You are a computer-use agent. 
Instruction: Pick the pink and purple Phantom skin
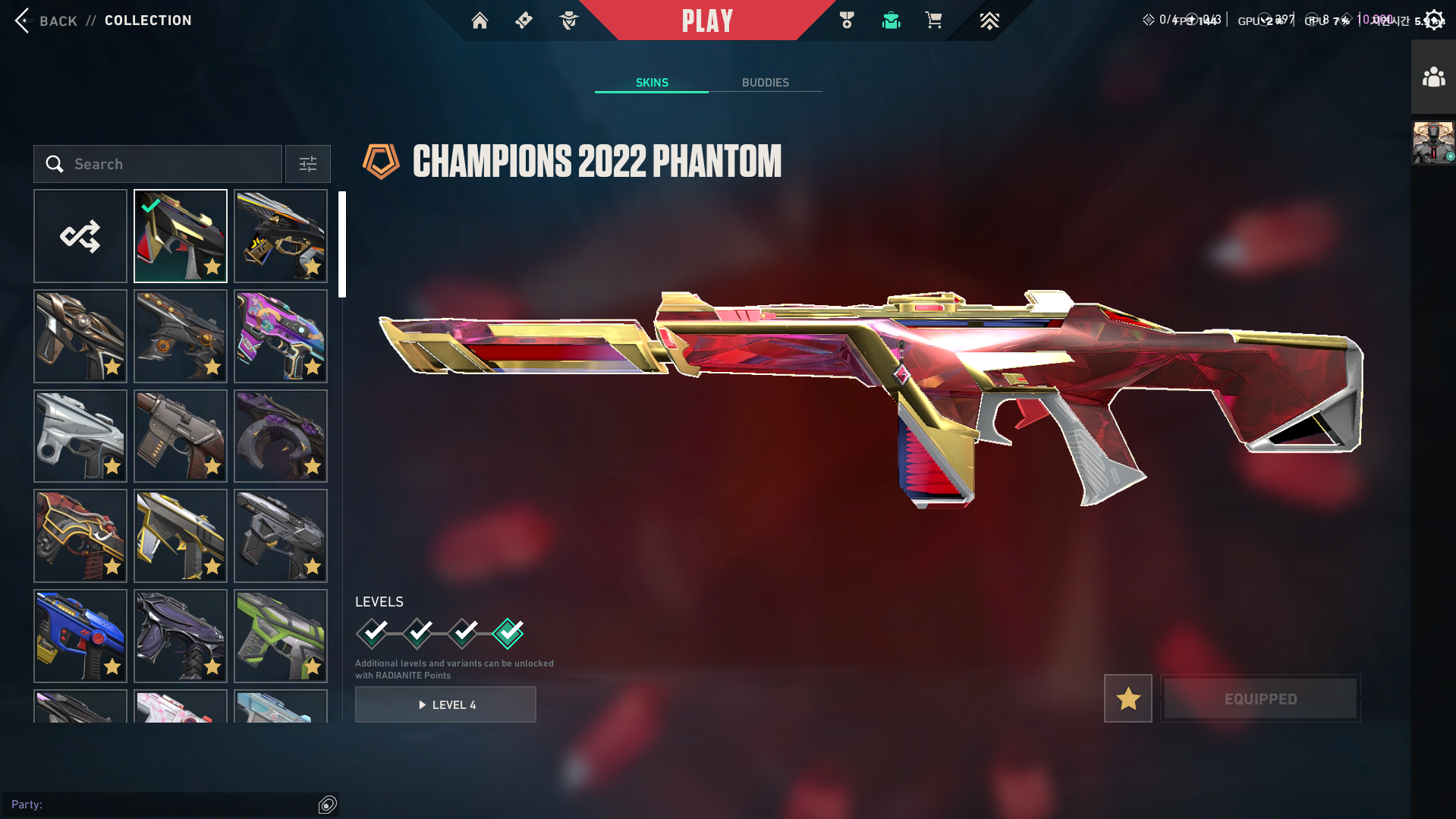click(x=281, y=336)
